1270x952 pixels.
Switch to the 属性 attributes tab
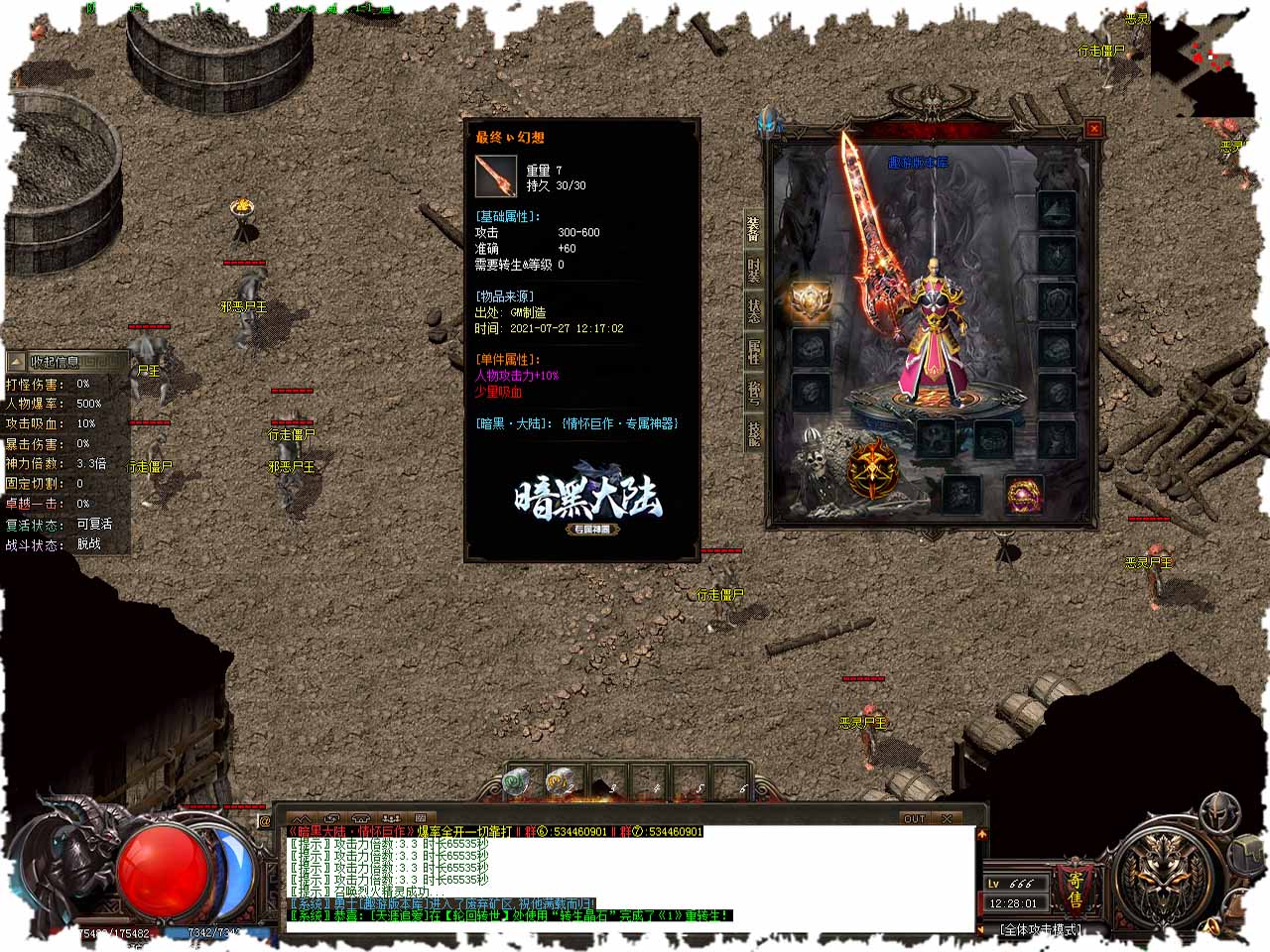click(x=754, y=351)
